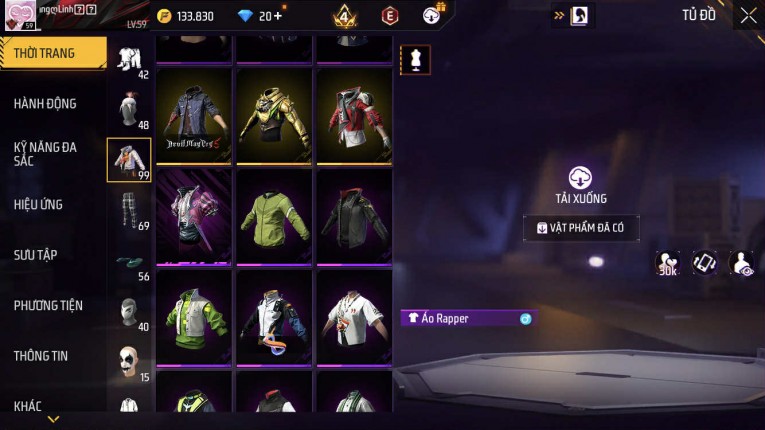
Task: Select the black leather jacket with red trim
Action: pyautogui.click(x=354, y=215)
